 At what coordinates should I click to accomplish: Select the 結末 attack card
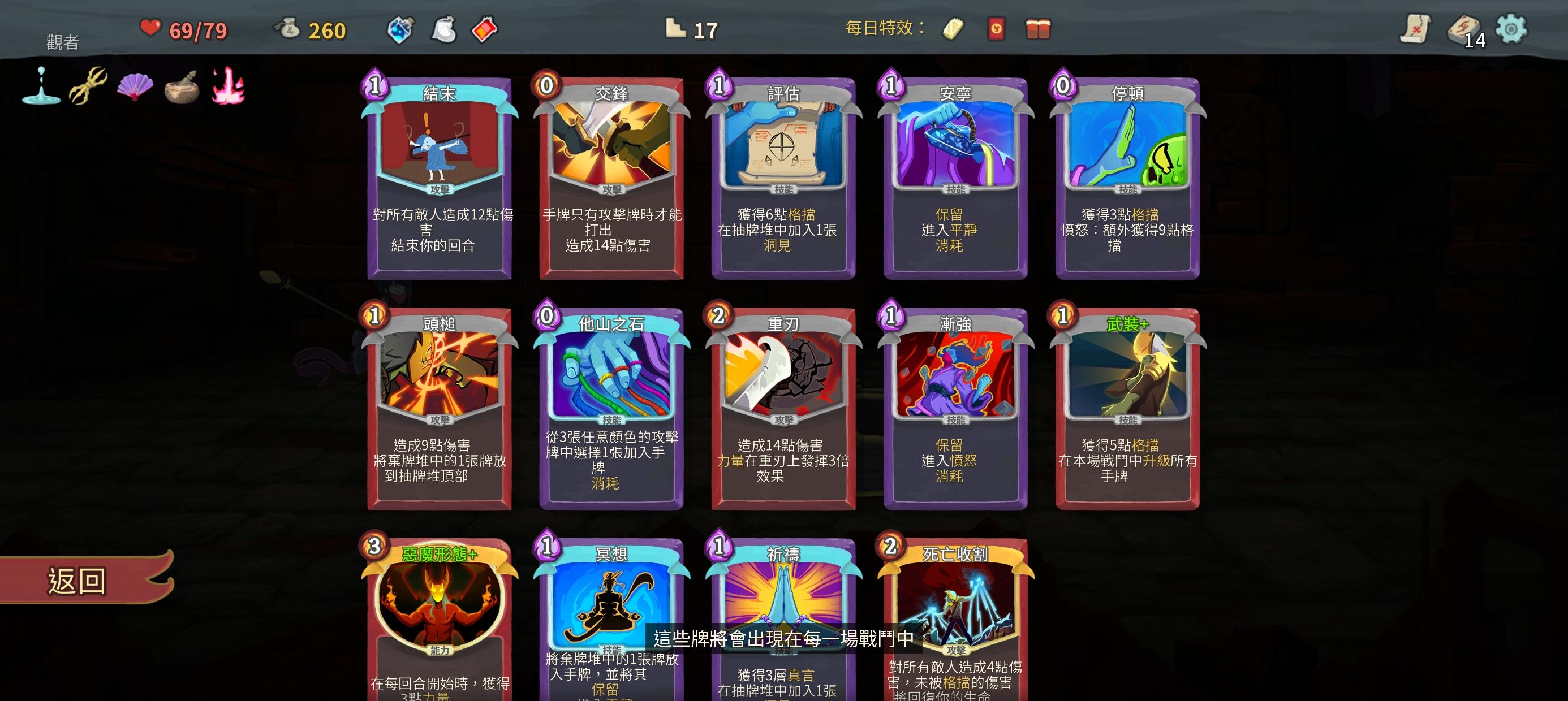(437, 176)
